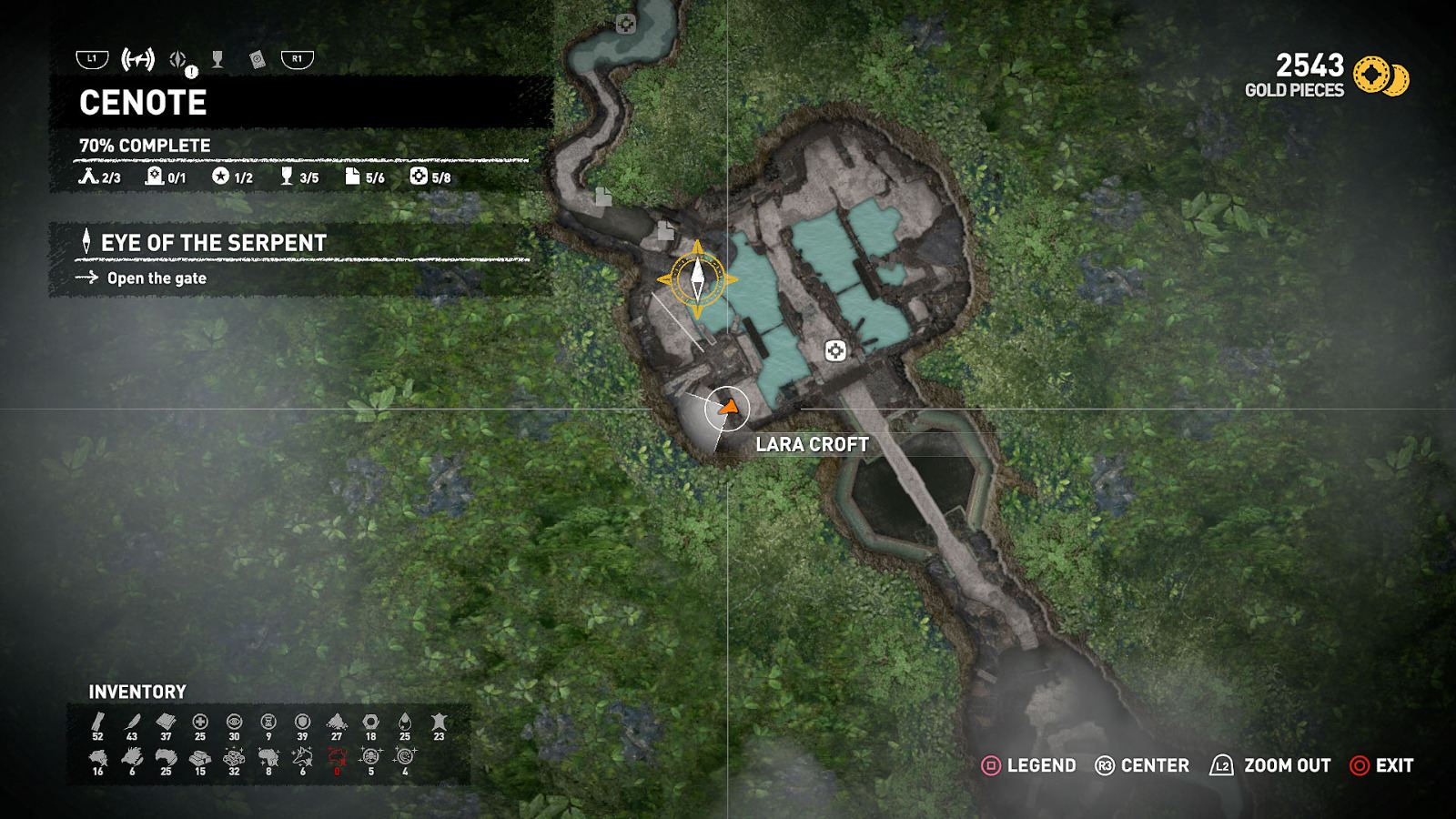Choose the medicine cross item in inventory

point(200,723)
